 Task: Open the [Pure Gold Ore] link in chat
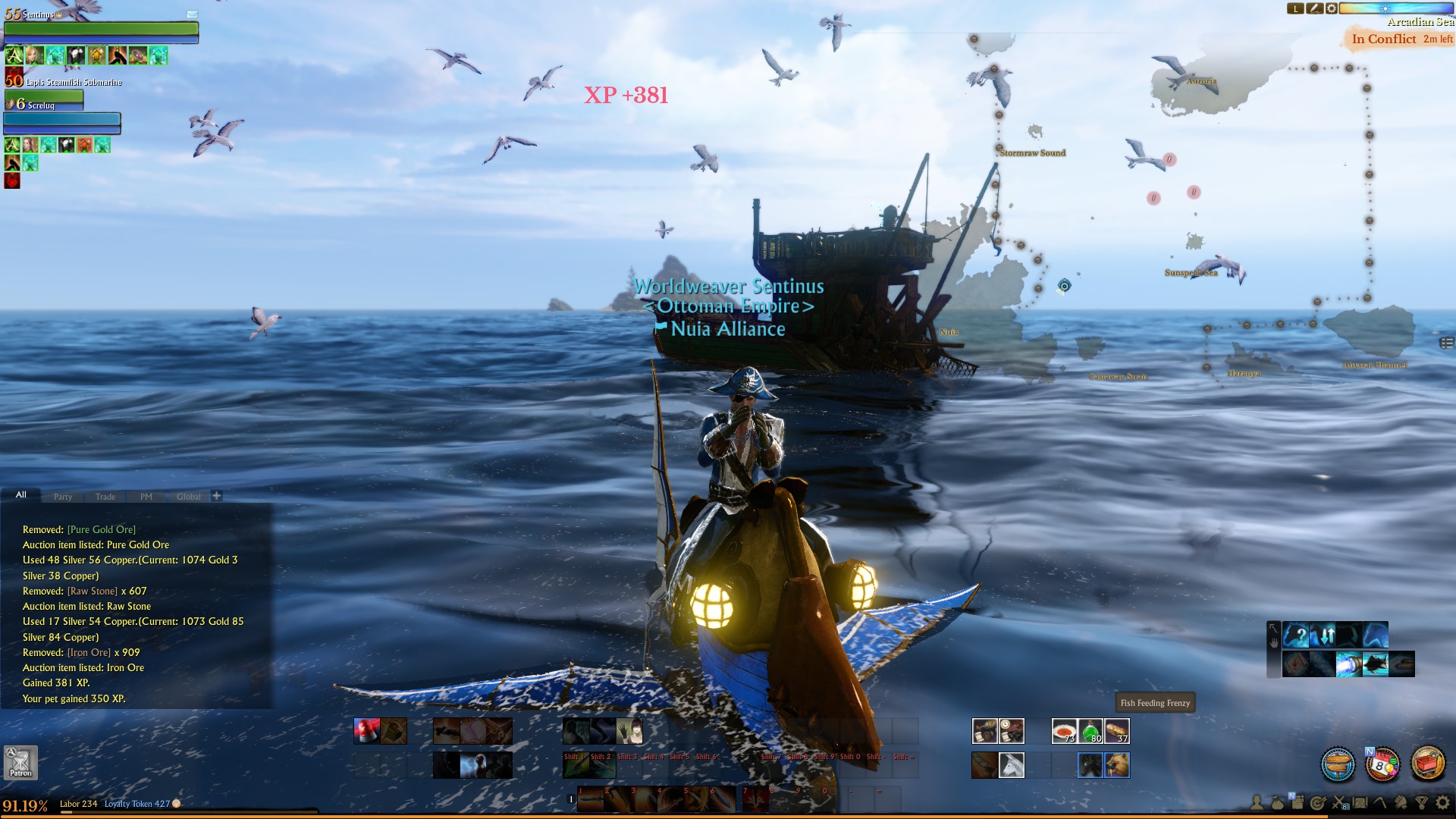tap(101, 529)
